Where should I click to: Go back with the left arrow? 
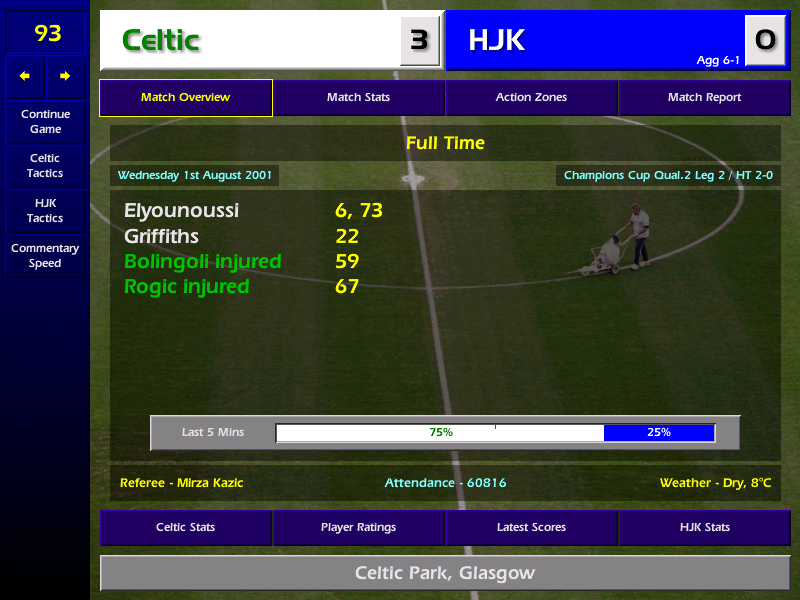click(x=25, y=76)
